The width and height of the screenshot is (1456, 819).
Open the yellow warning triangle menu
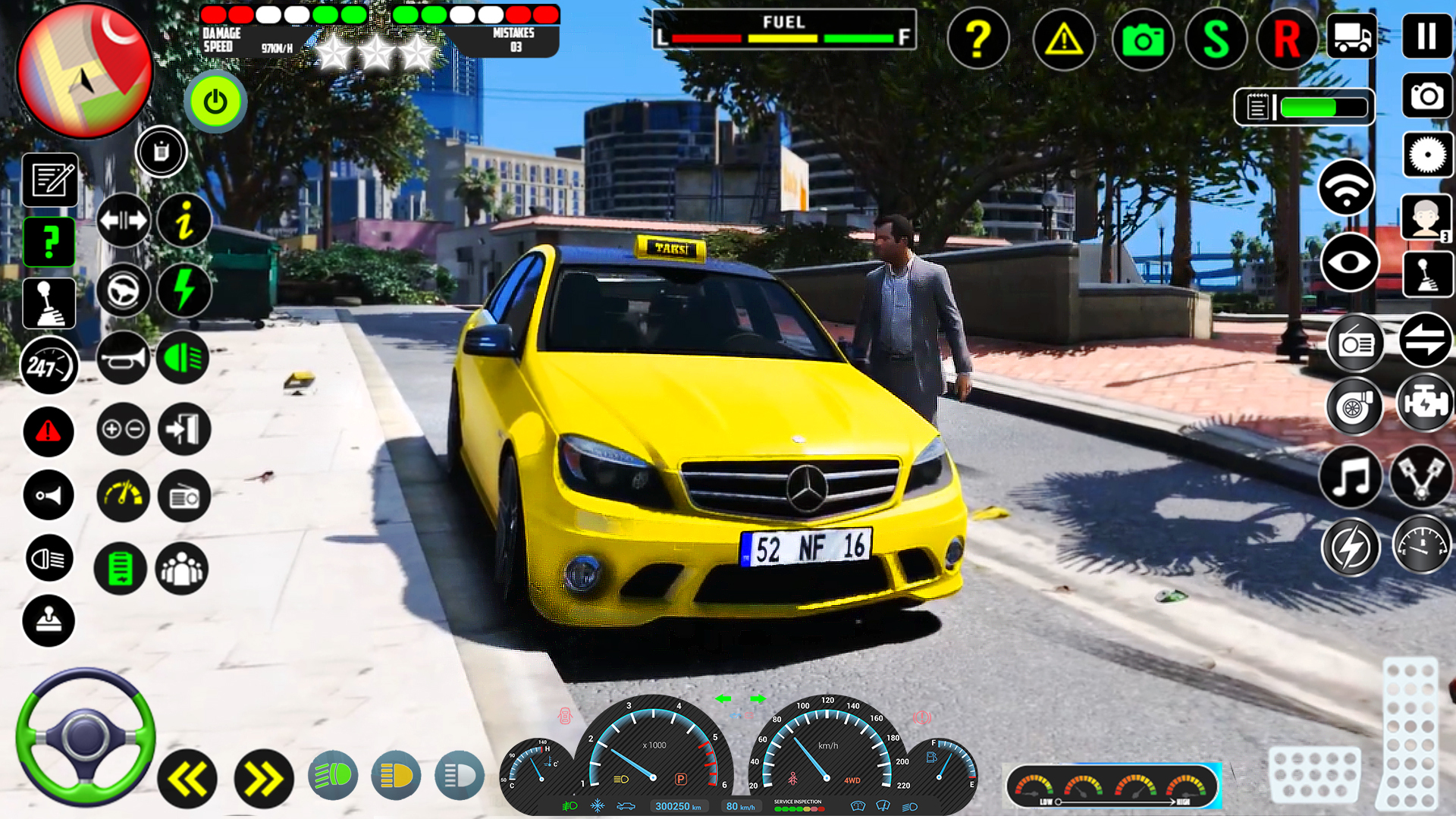[x=1062, y=39]
